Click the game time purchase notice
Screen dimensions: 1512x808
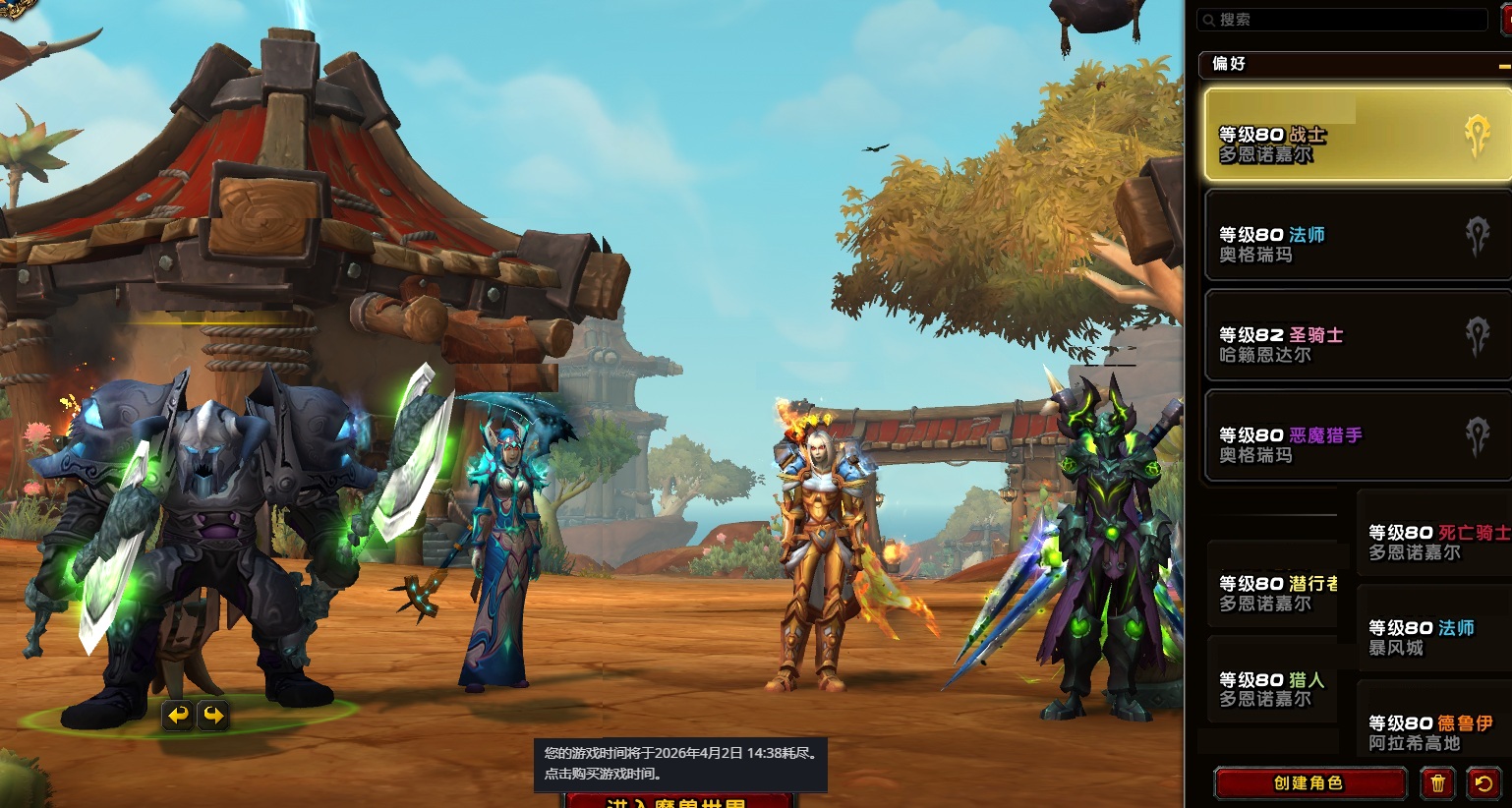pos(680,764)
